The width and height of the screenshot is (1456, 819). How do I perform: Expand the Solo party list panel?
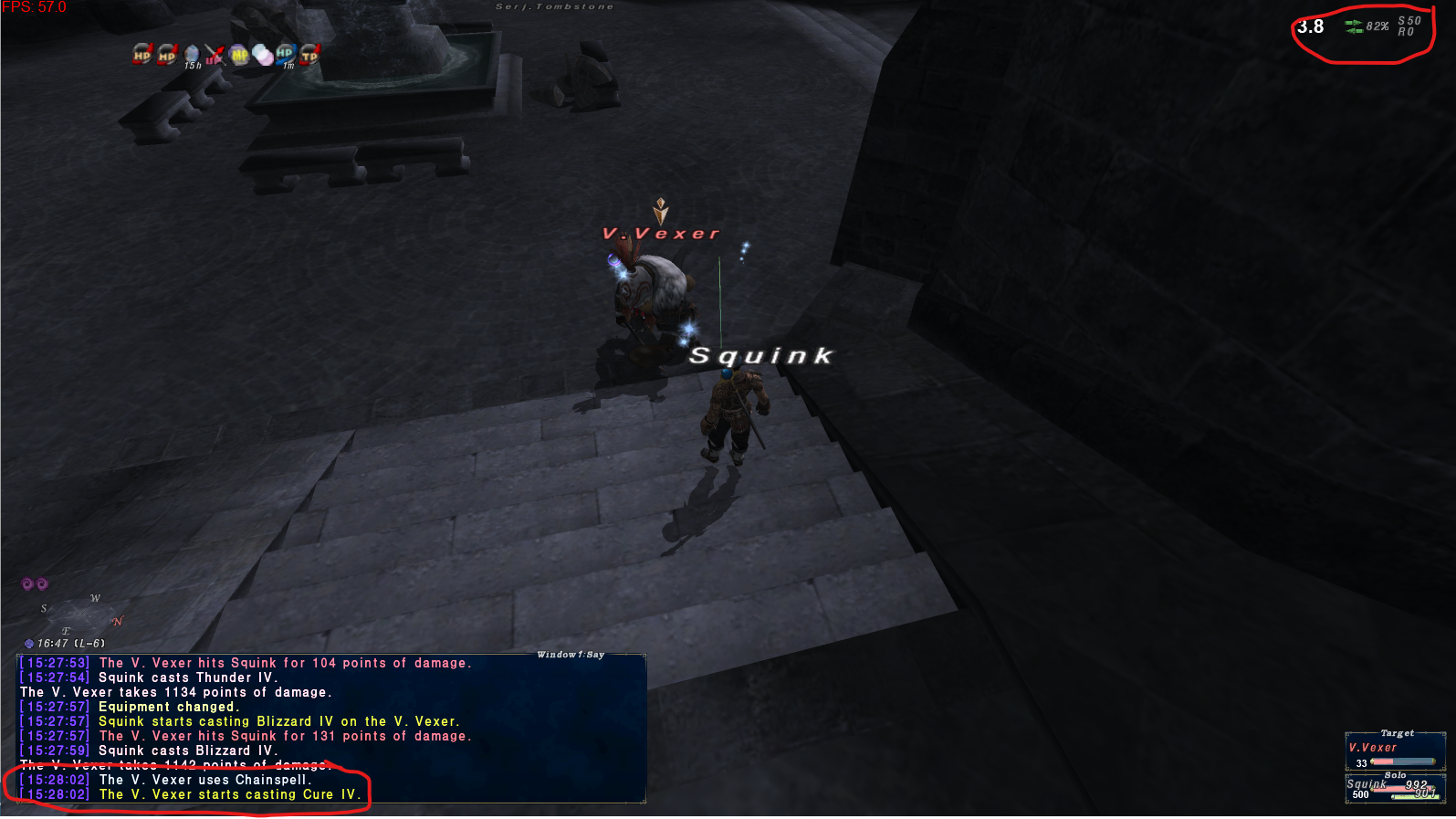[1395, 775]
